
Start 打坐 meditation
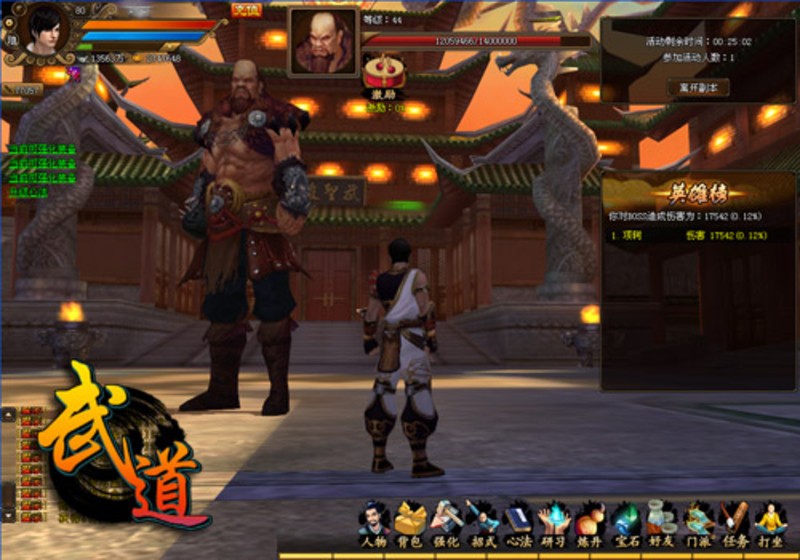[x=770, y=522]
